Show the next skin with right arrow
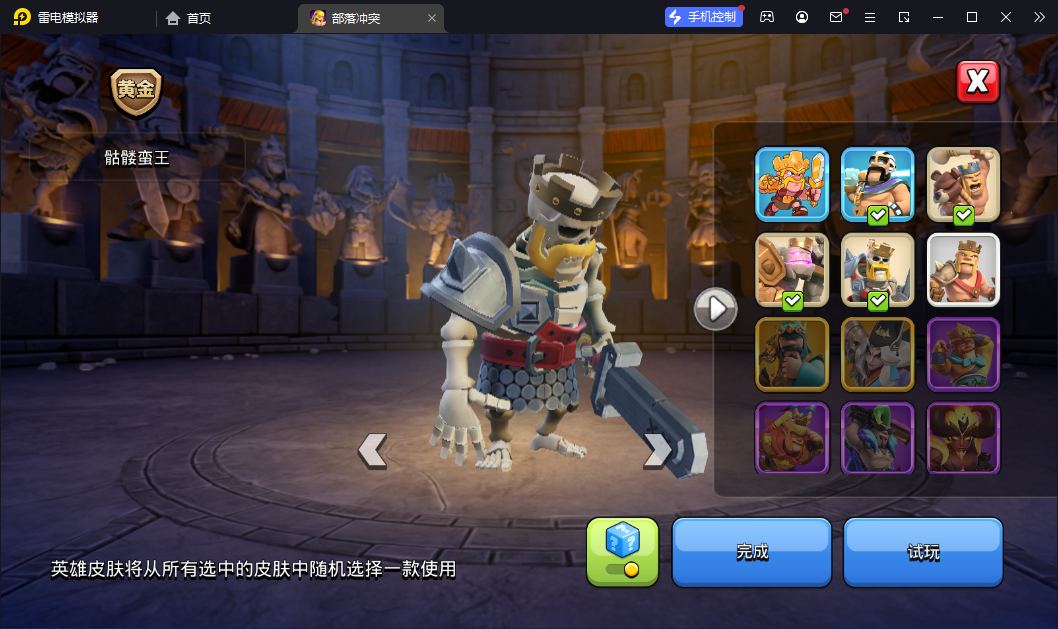Image resolution: width=1058 pixels, height=629 pixels. coord(657,450)
